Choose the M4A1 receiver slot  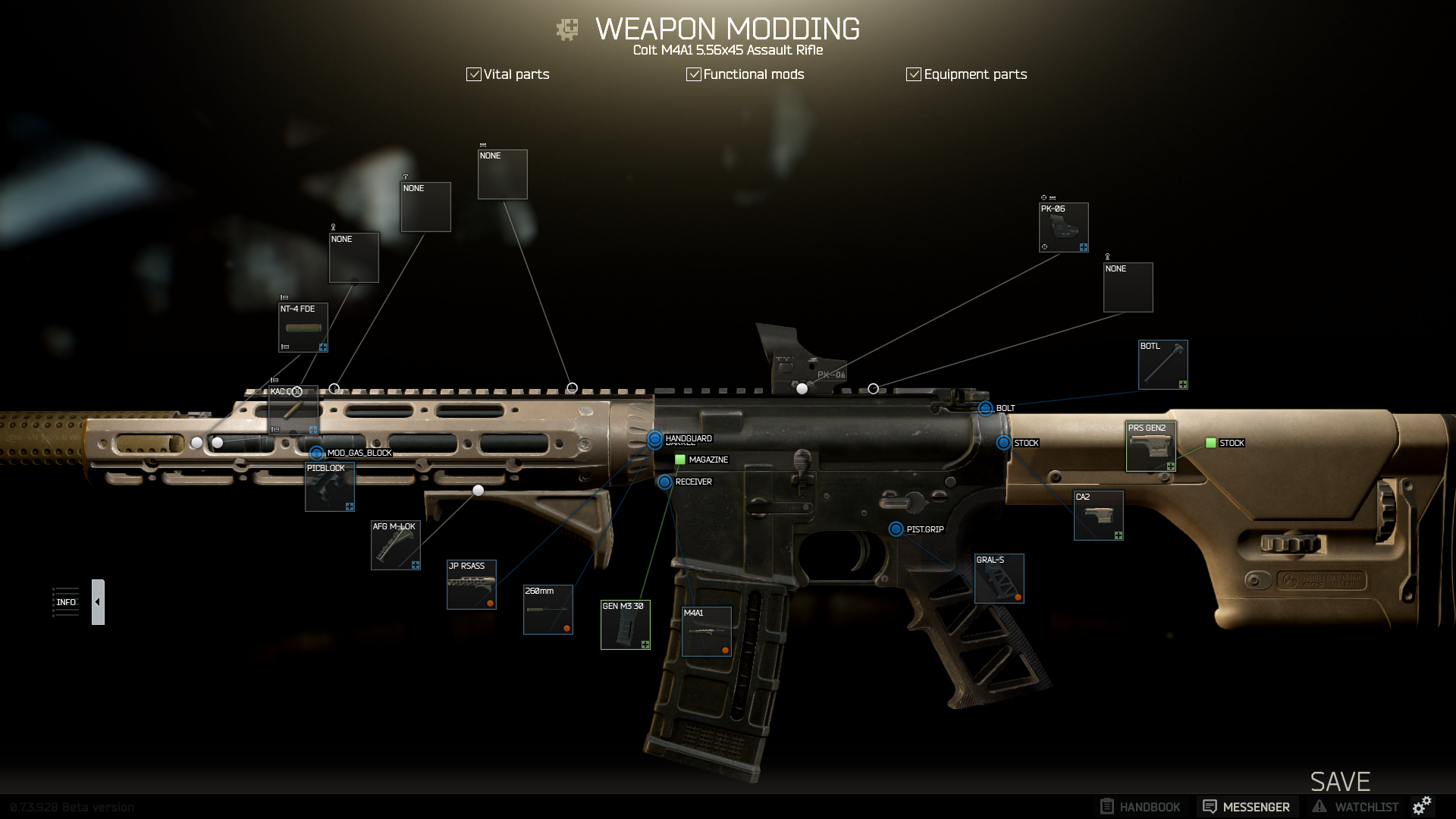pyautogui.click(x=706, y=632)
